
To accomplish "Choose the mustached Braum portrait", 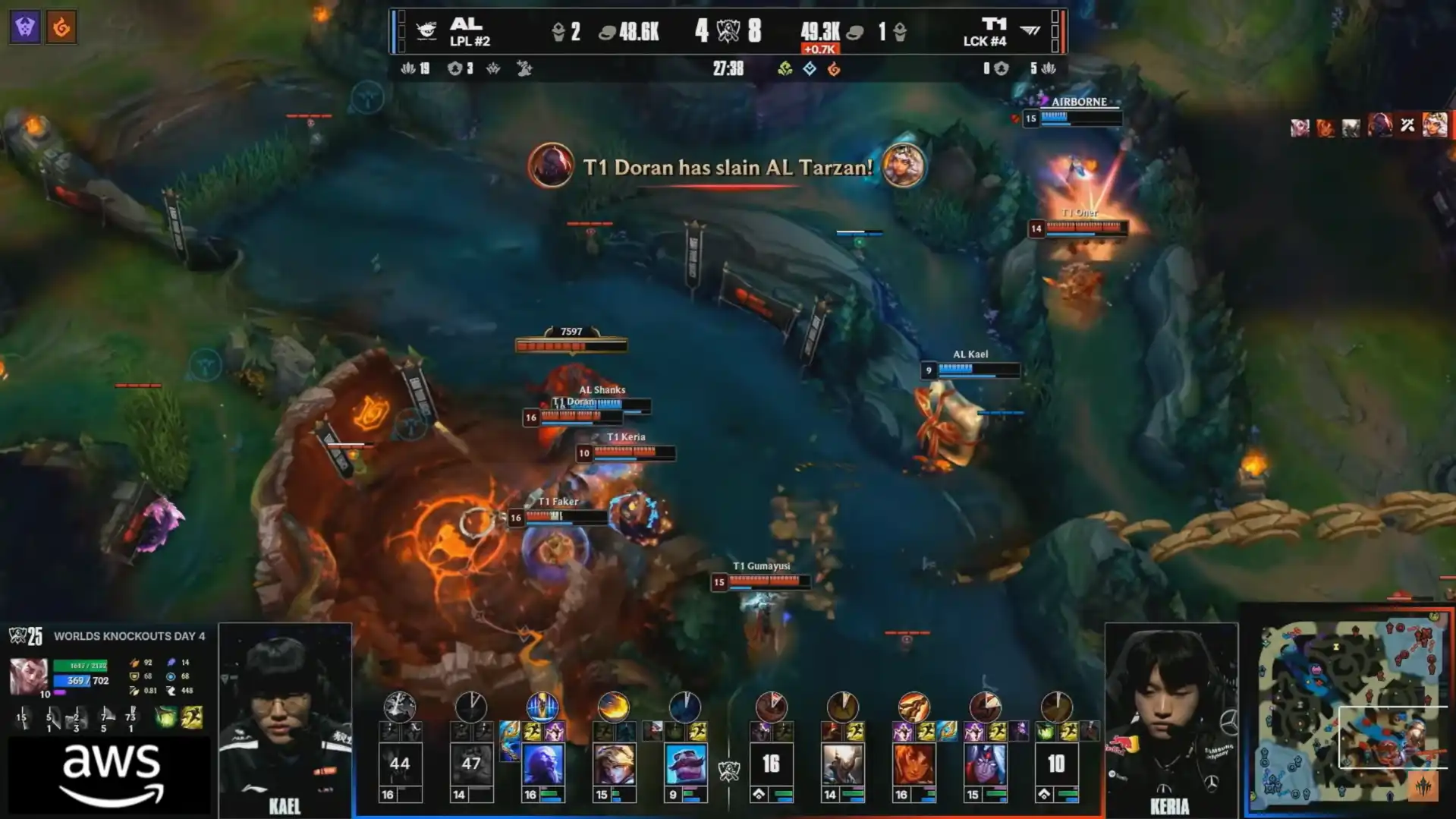I will point(685,764).
